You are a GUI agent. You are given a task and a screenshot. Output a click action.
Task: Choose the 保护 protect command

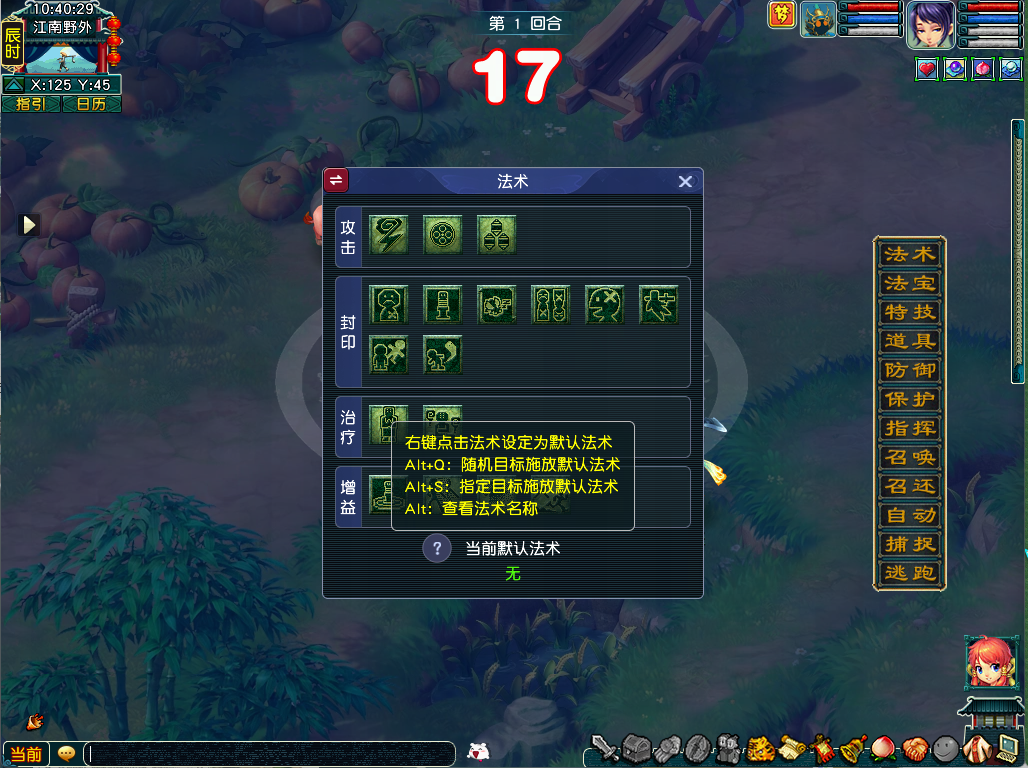[909, 399]
